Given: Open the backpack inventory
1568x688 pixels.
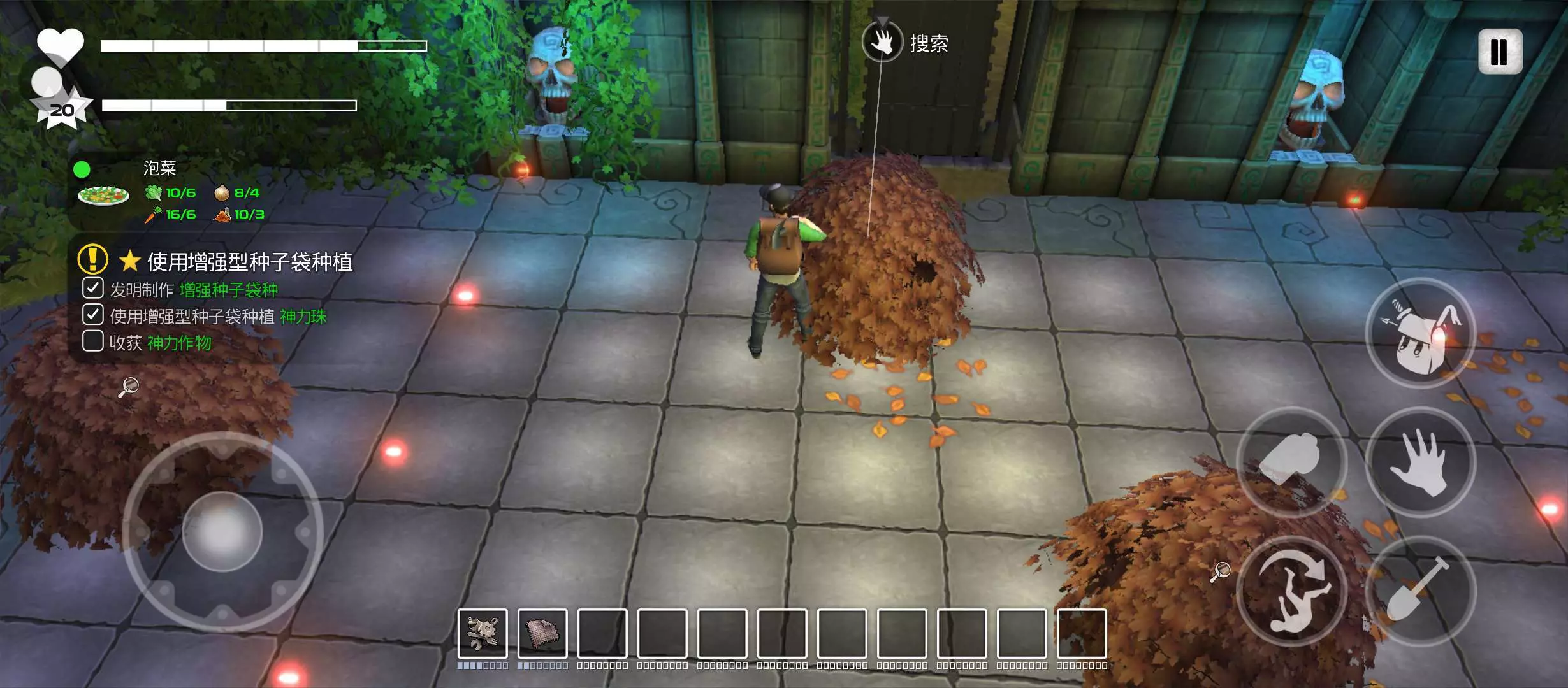Looking at the screenshot, I should click(1420, 333).
